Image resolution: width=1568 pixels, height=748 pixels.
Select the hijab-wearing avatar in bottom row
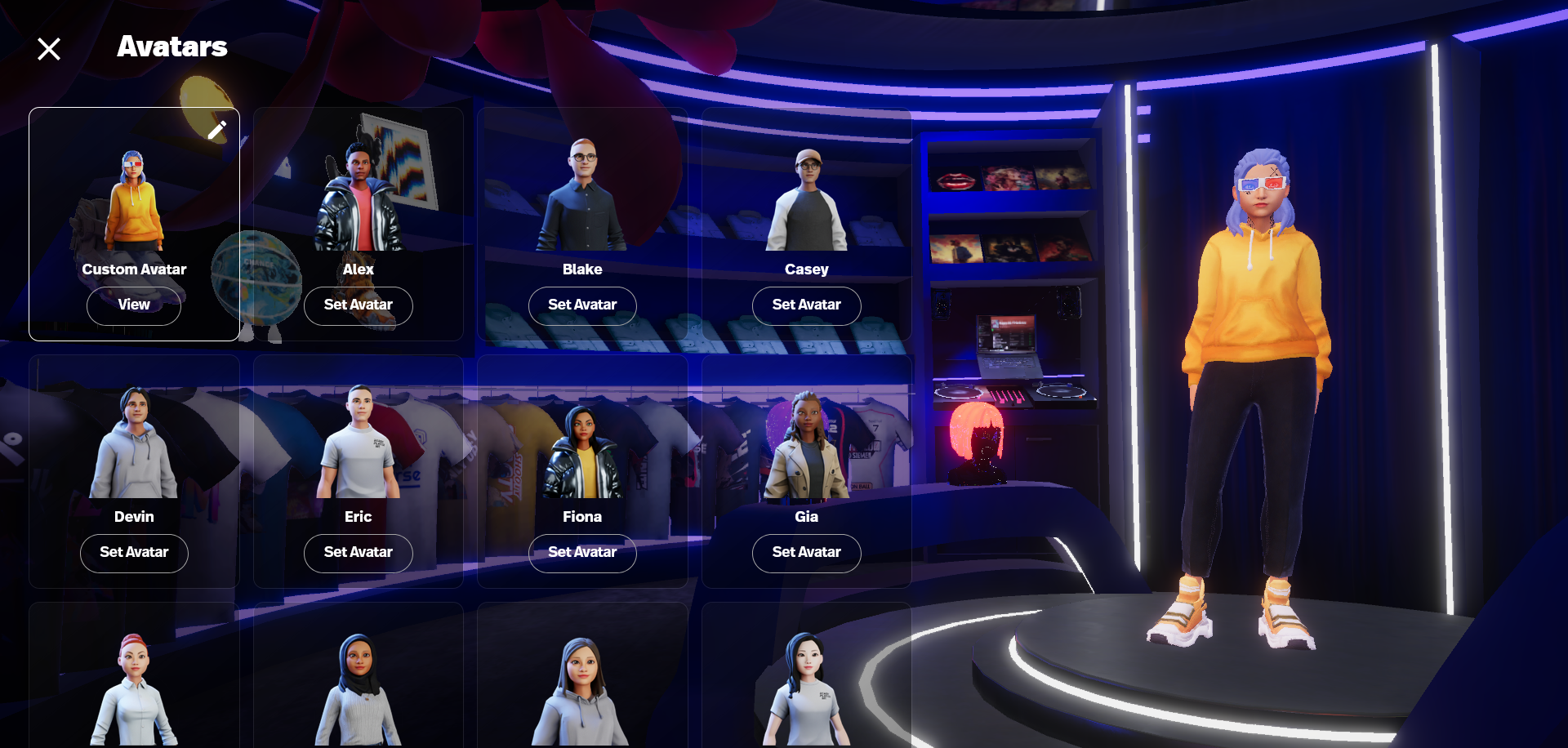[358, 686]
